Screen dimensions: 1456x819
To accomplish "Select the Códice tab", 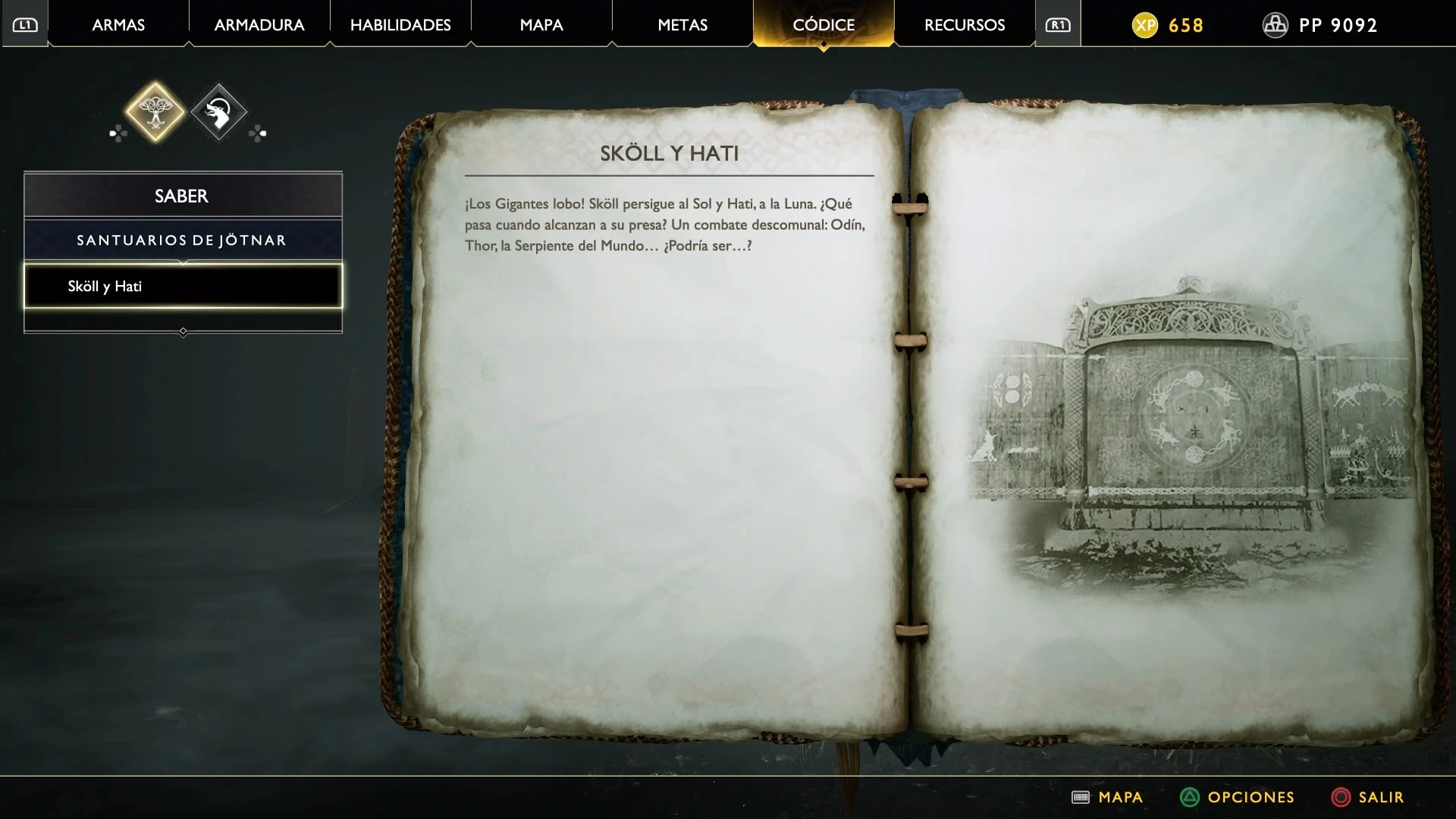I will (824, 25).
